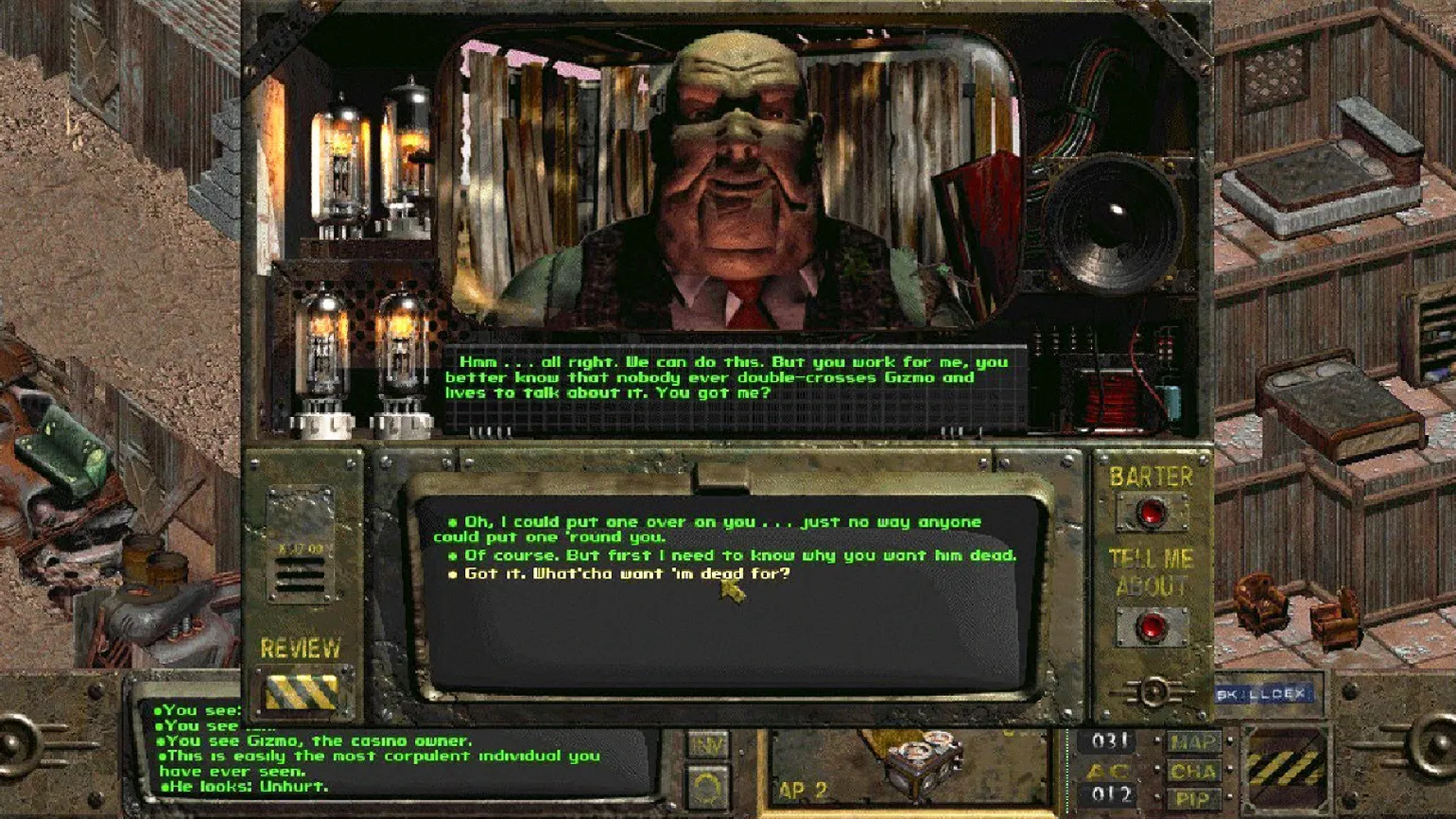Open the Skilldex panel
Image resolution: width=1456 pixels, height=819 pixels.
(1263, 694)
